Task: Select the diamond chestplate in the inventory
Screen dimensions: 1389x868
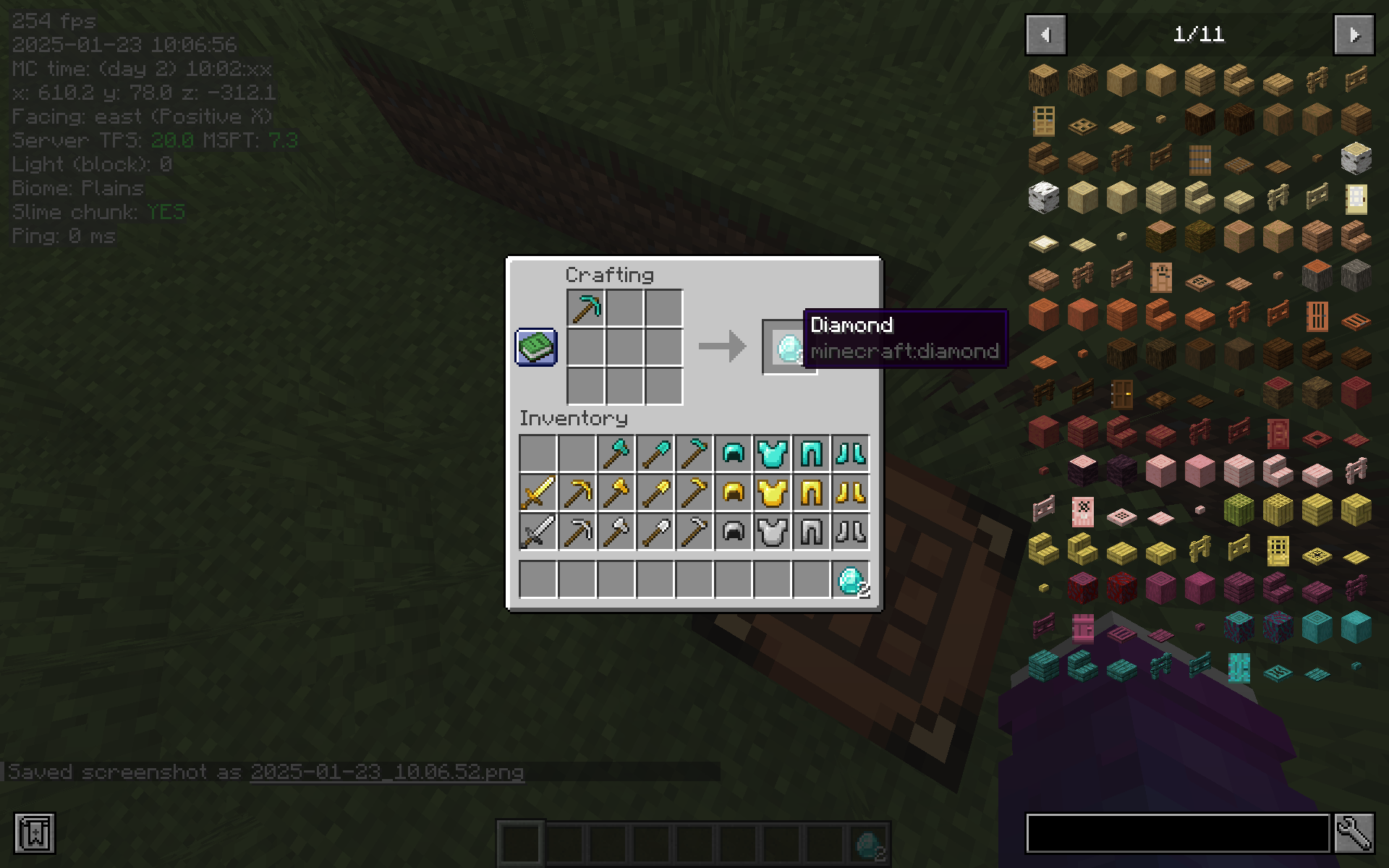Action: 773,453
